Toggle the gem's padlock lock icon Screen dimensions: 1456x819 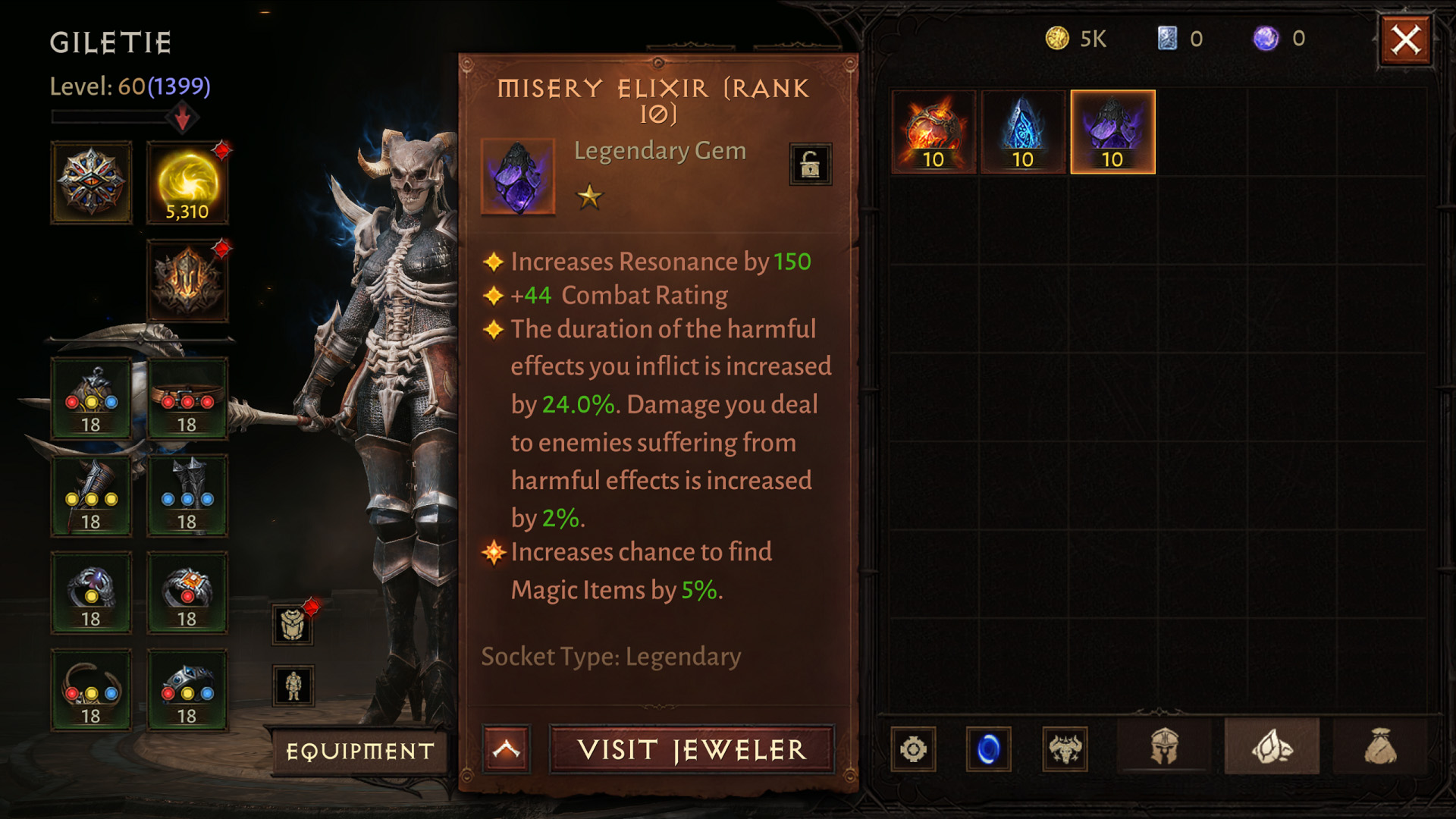coord(810,164)
